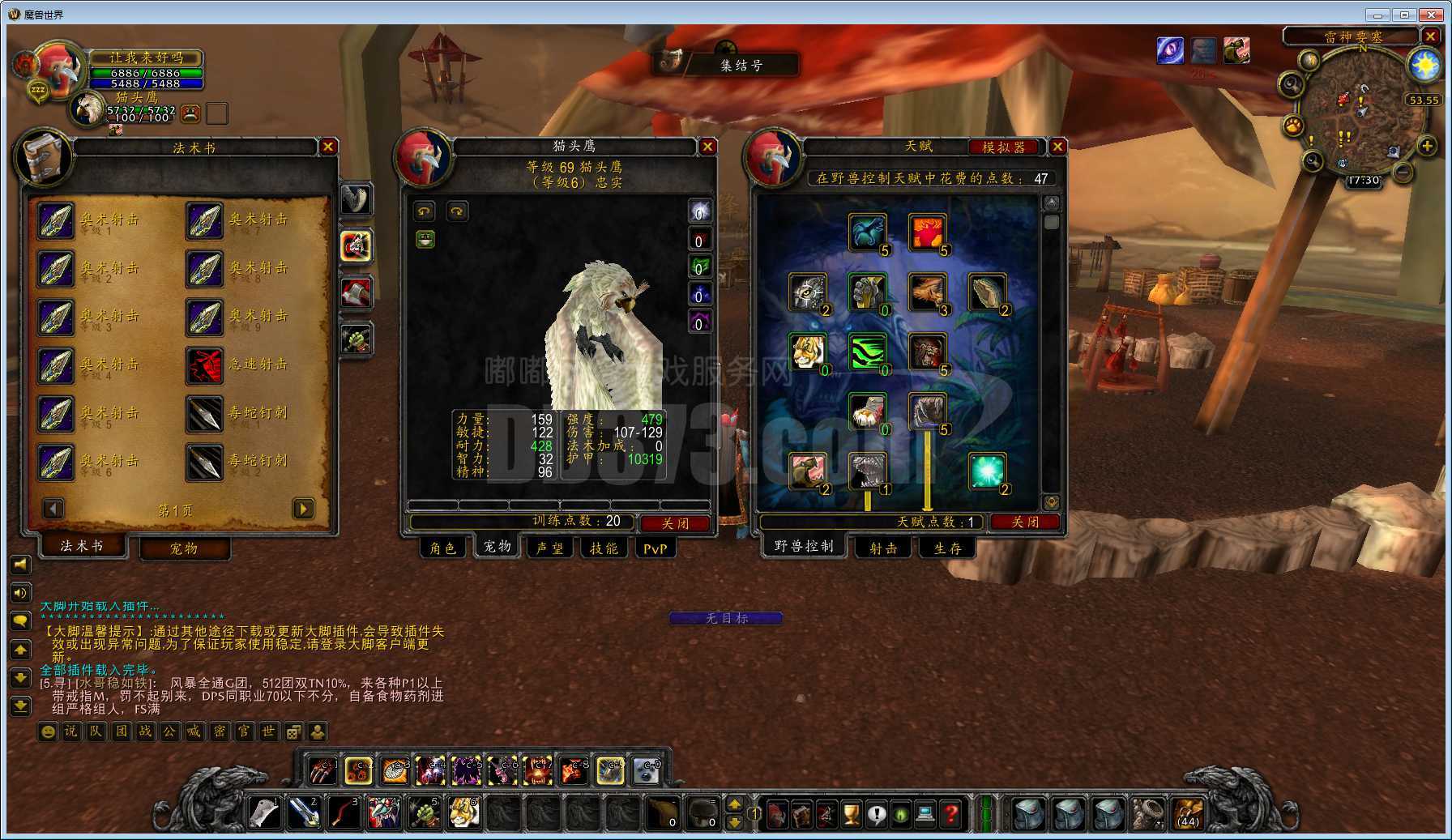Zoom out on the minimap

(1403, 172)
